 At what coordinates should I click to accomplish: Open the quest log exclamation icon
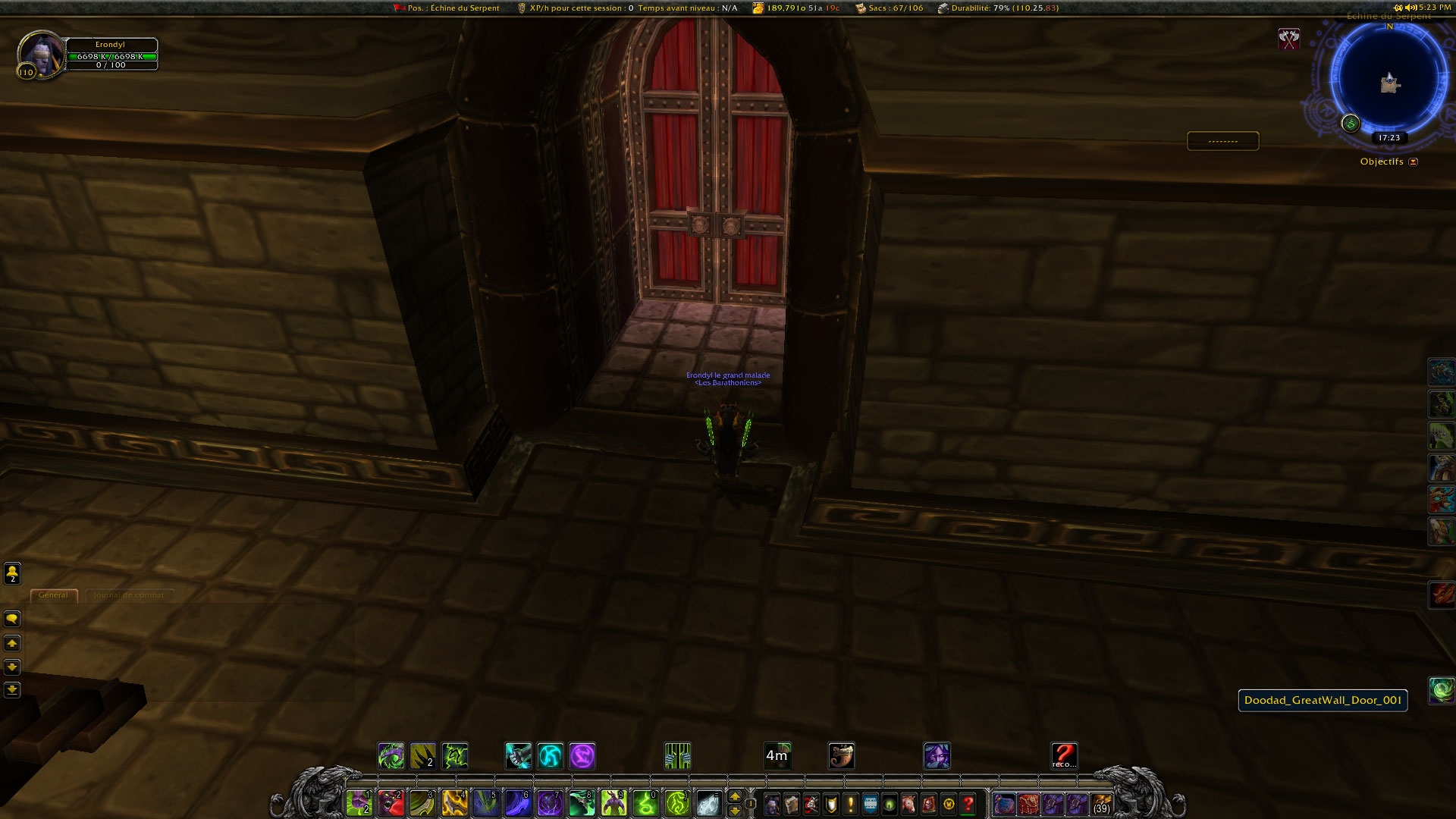pyautogui.click(x=849, y=804)
